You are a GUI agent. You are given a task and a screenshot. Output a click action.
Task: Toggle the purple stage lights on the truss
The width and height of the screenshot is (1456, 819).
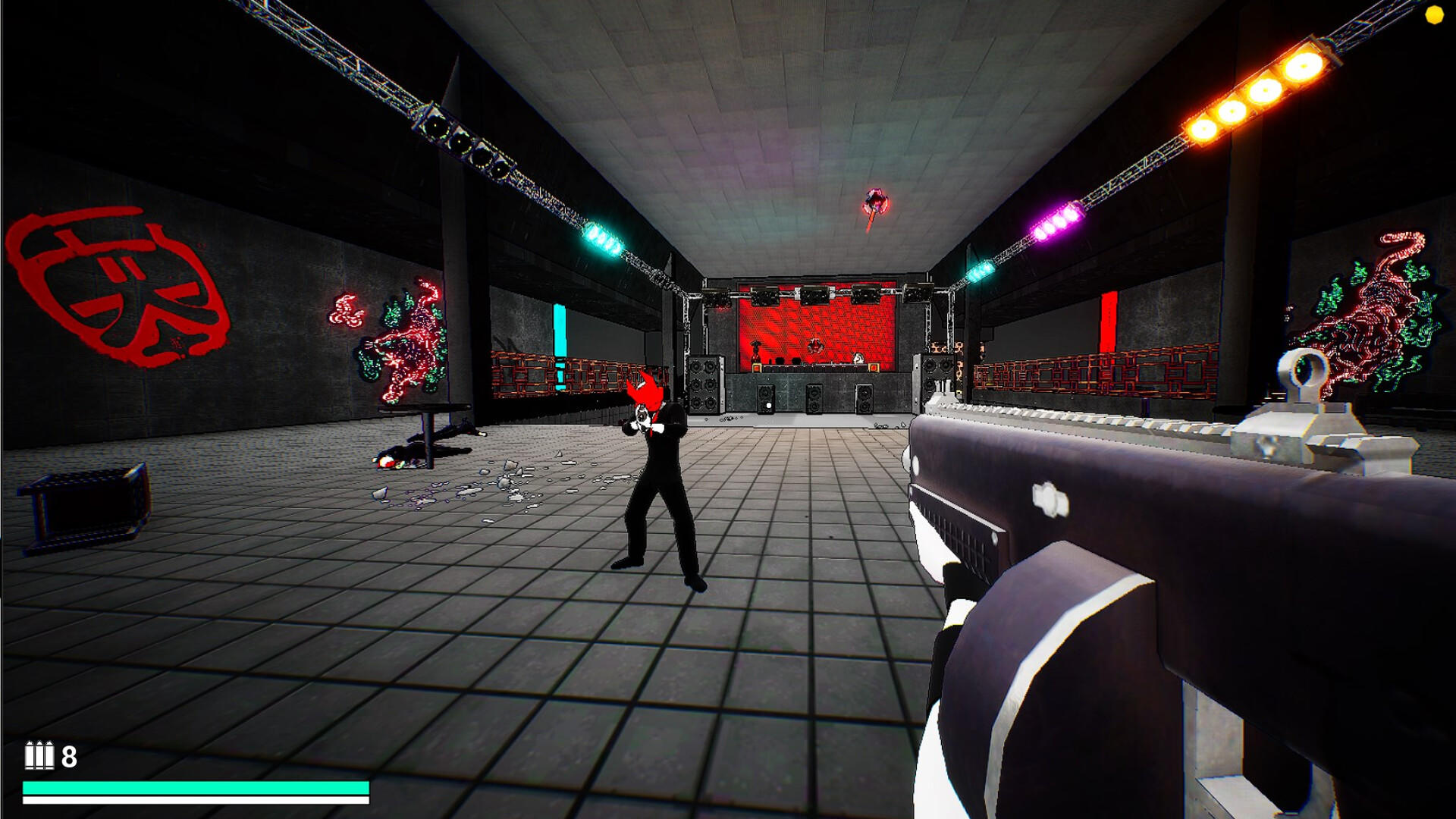pos(1054,220)
